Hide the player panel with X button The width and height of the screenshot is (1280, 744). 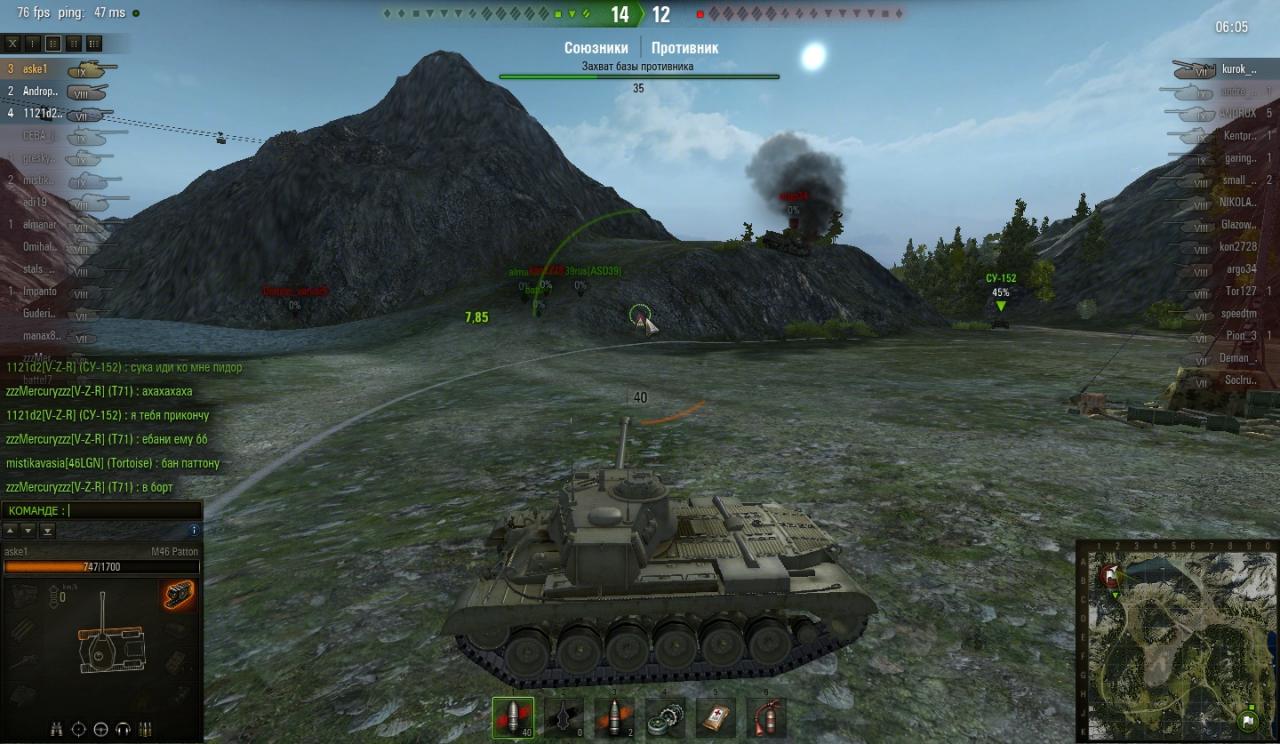(x=12, y=43)
